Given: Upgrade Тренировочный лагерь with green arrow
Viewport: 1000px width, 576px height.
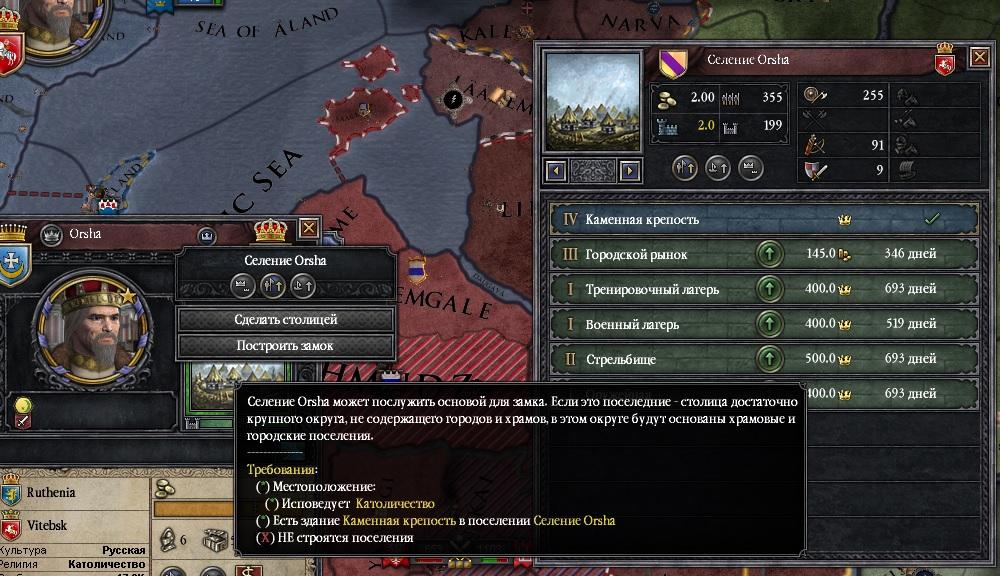Looking at the screenshot, I should [768, 290].
